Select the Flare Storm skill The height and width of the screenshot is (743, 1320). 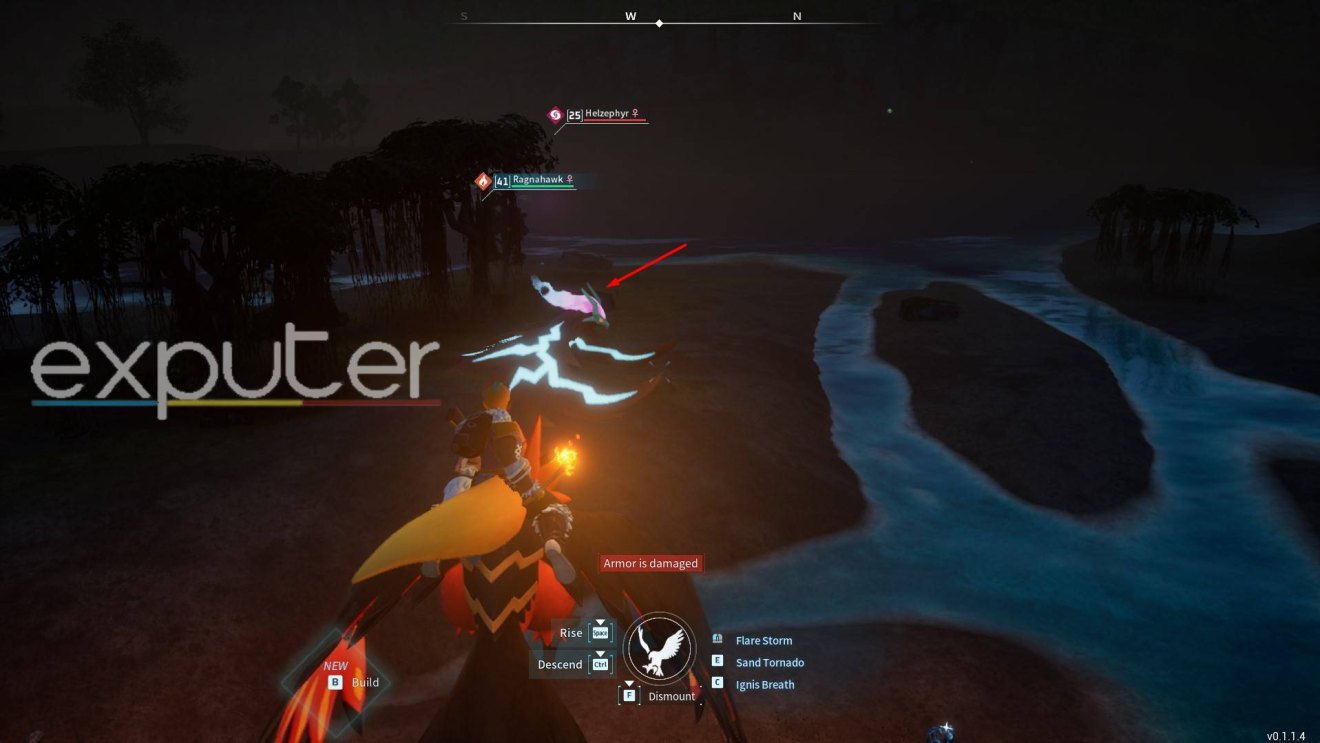763,641
